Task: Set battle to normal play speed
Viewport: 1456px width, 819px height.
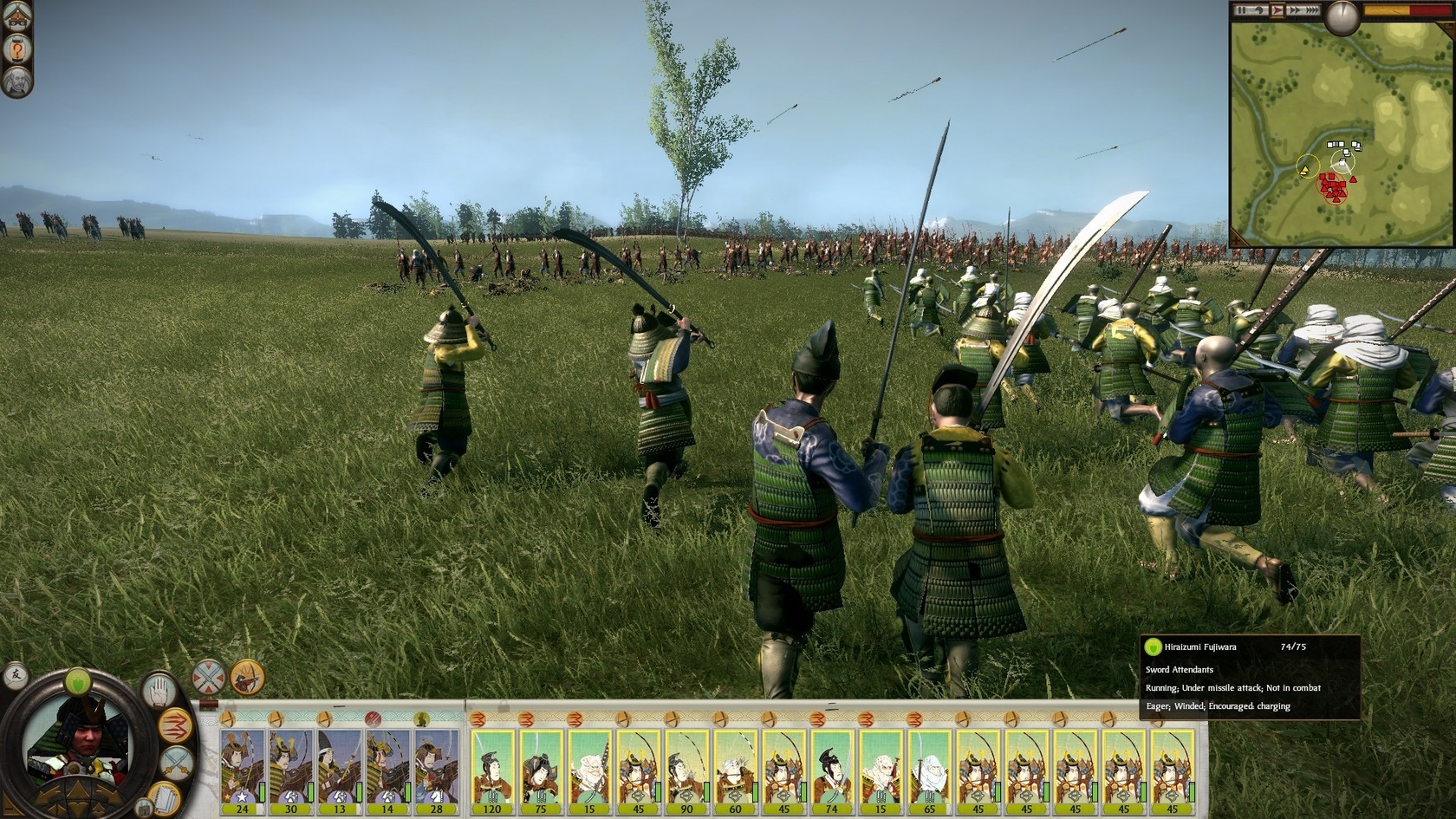Action: click(1277, 10)
